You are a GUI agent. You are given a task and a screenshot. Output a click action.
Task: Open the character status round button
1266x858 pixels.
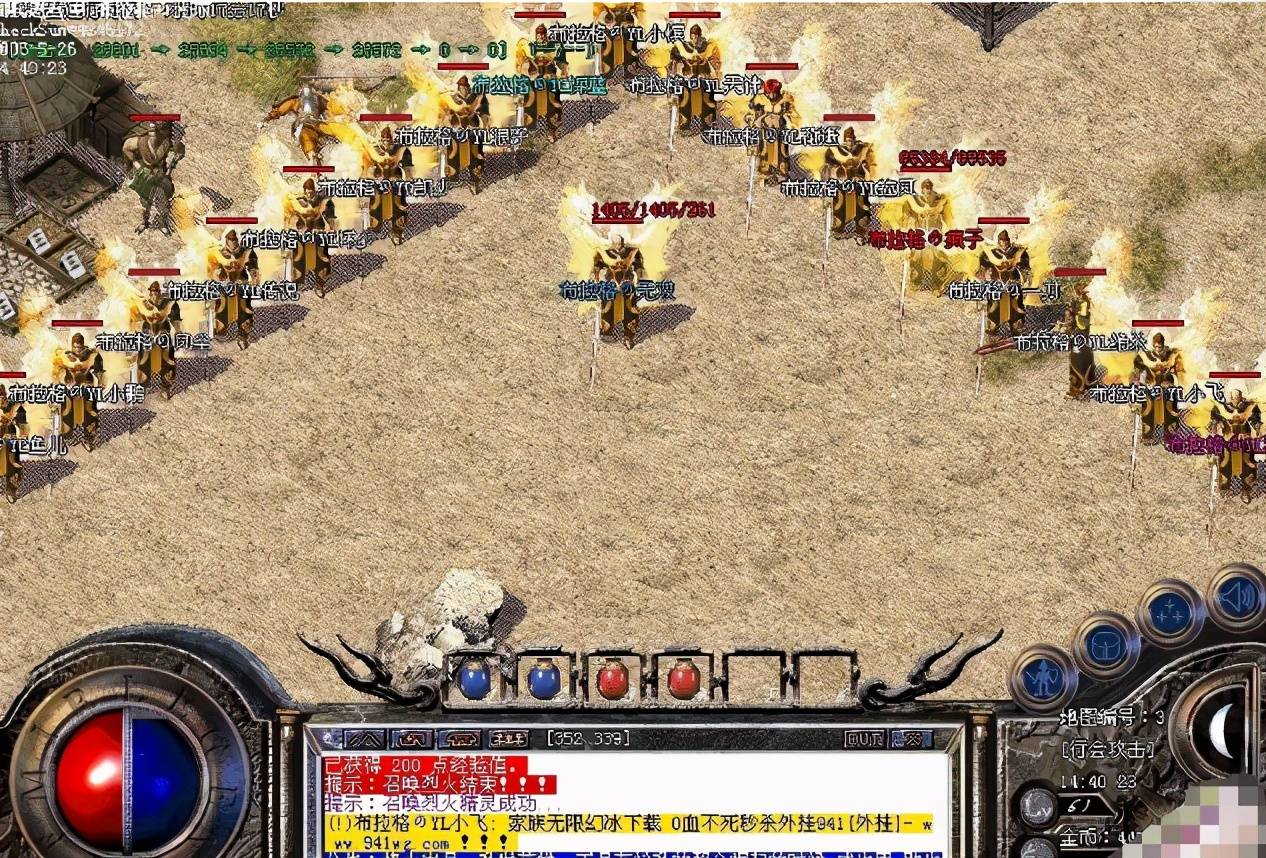(1041, 678)
